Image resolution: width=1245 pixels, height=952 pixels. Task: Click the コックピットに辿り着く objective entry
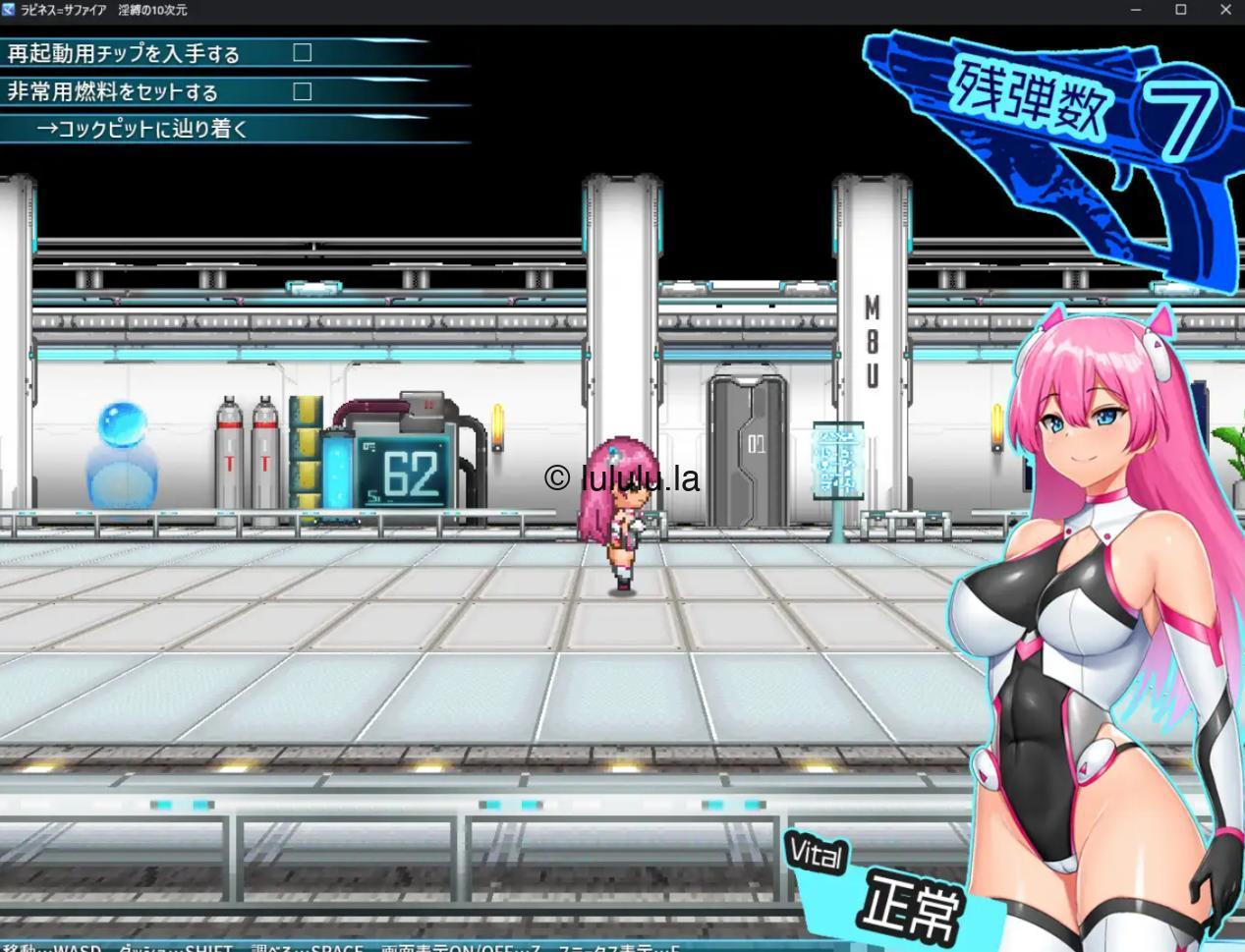[142, 129]
